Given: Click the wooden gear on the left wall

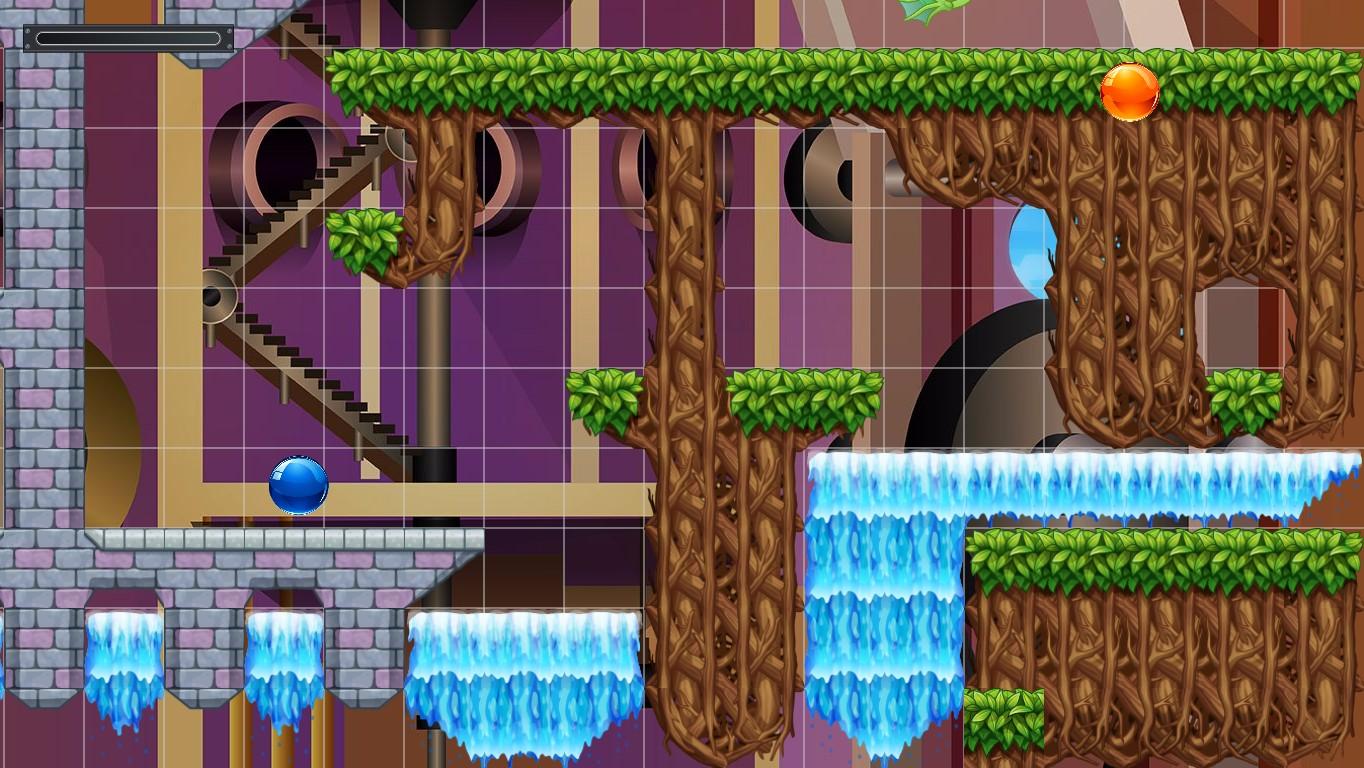Looking at the screenshot, I should [219, 295].
